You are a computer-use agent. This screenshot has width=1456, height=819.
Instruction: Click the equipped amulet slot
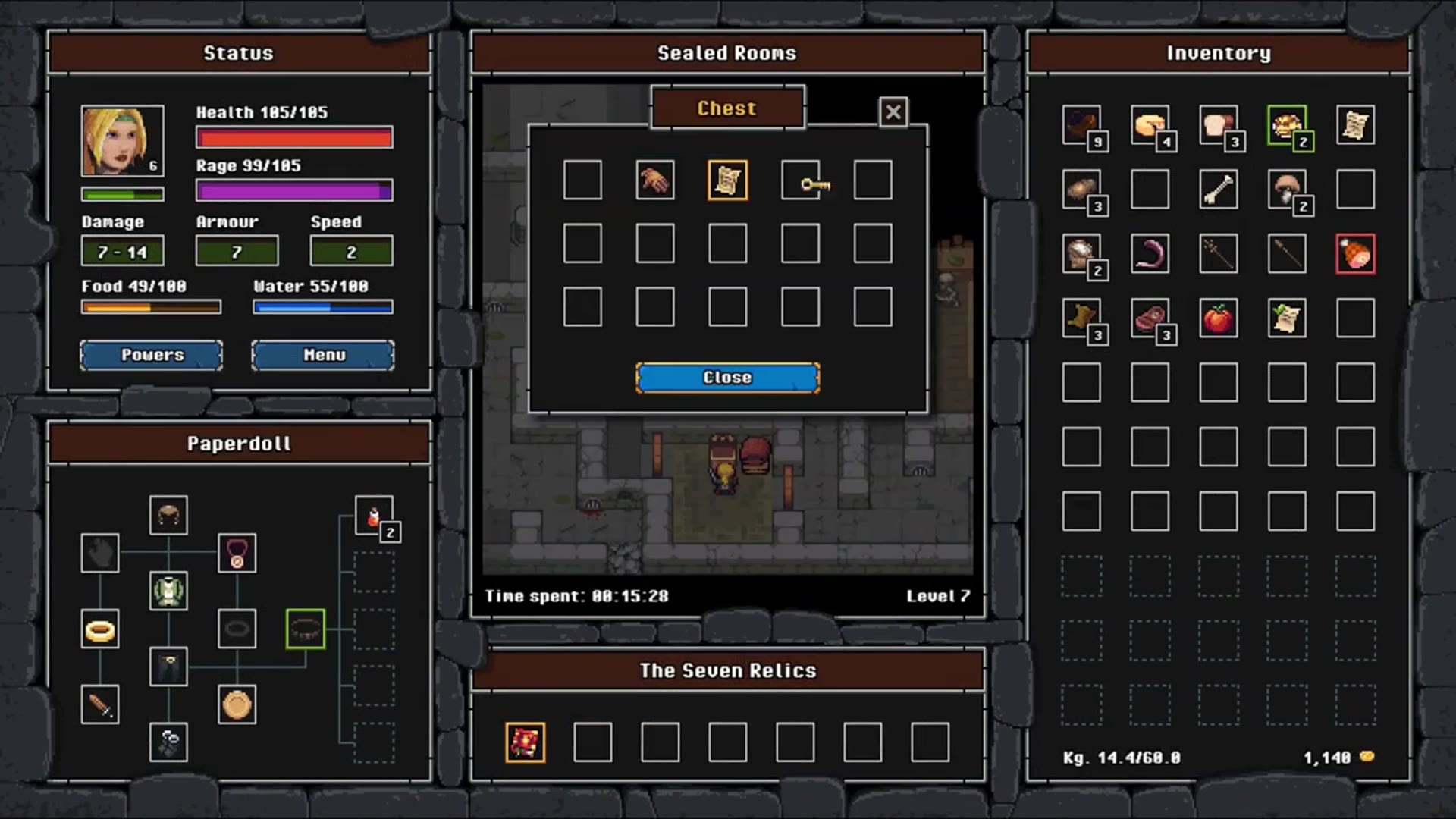click(x=237, y=554)
